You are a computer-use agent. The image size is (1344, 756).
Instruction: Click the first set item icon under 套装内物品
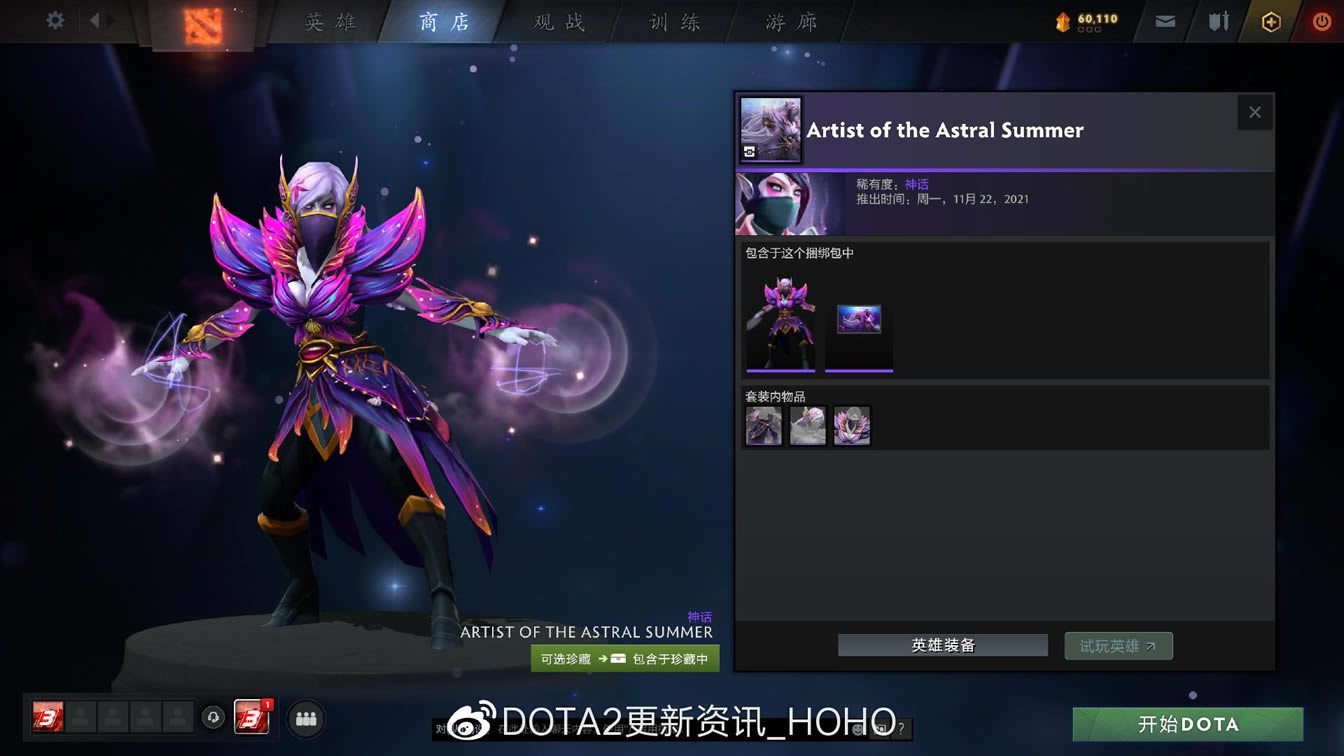(763, 424)
